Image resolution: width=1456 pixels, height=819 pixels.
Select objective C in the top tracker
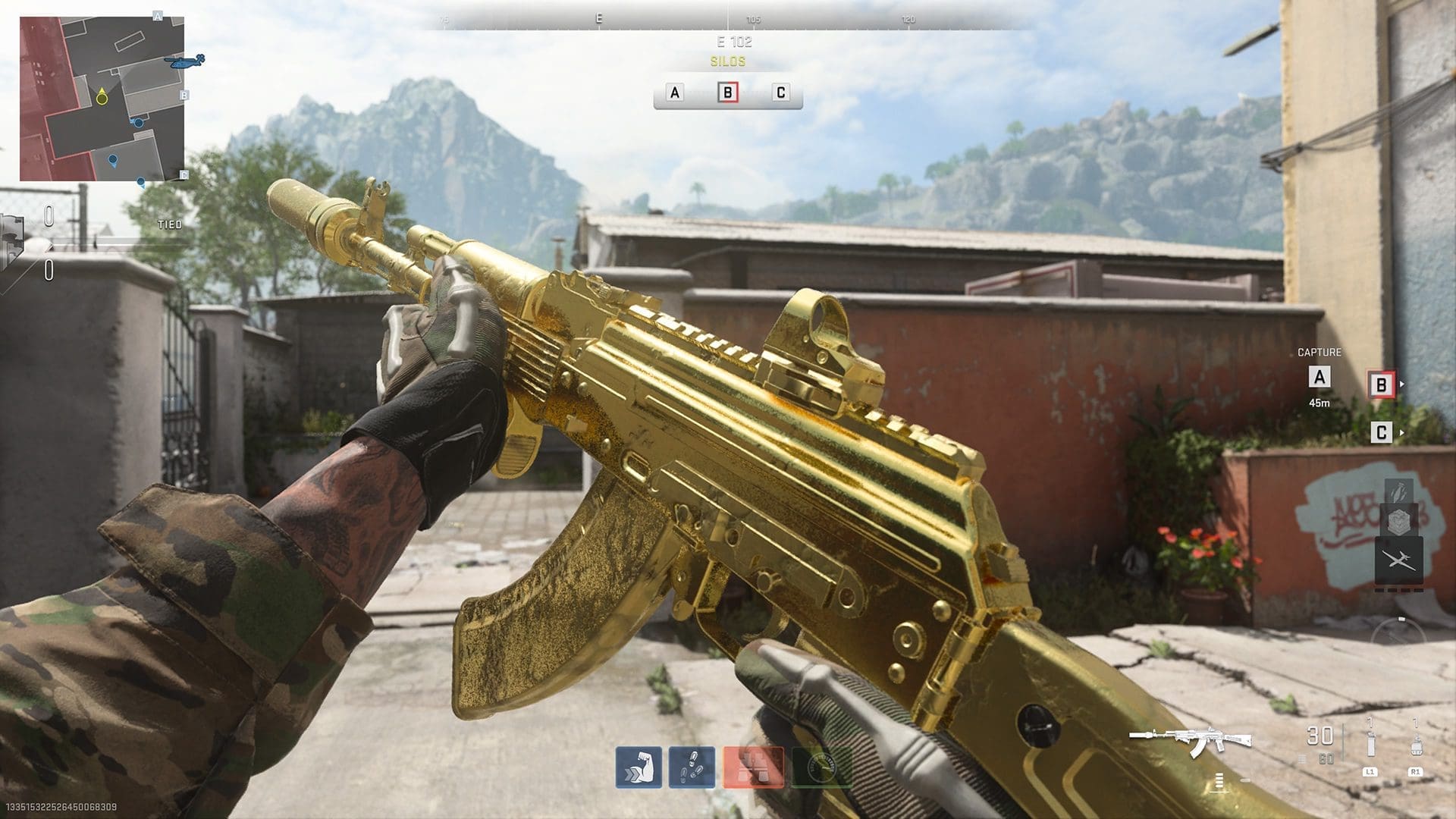tap(780, 93)
